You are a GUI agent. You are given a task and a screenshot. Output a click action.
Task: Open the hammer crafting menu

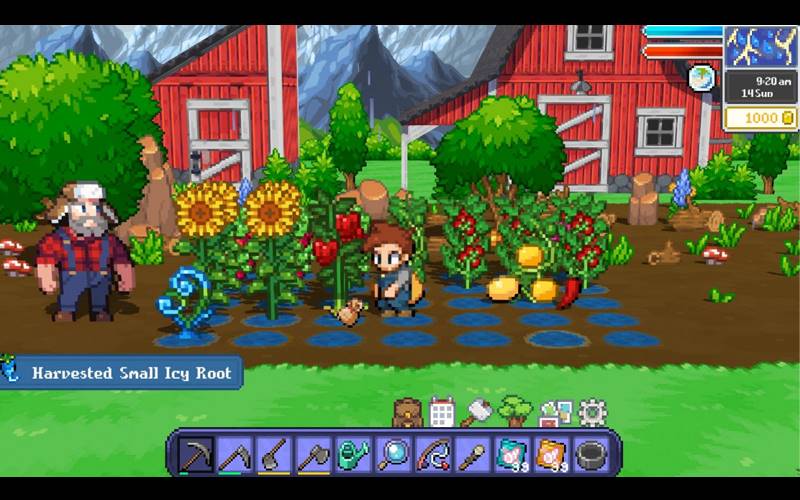tap(477, 411)
